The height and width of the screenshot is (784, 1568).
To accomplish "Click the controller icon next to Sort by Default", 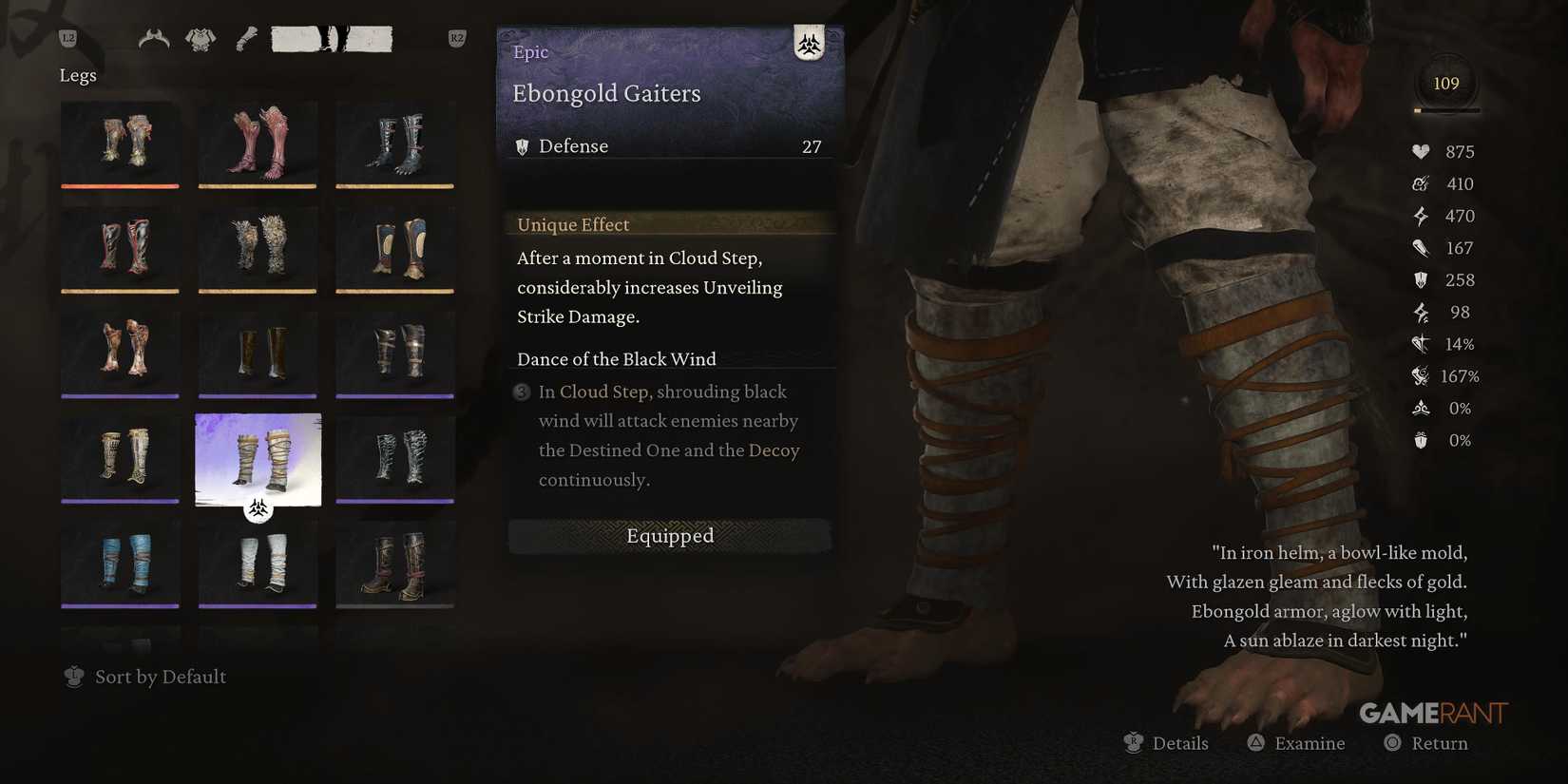I will click(x=74, y=677).
